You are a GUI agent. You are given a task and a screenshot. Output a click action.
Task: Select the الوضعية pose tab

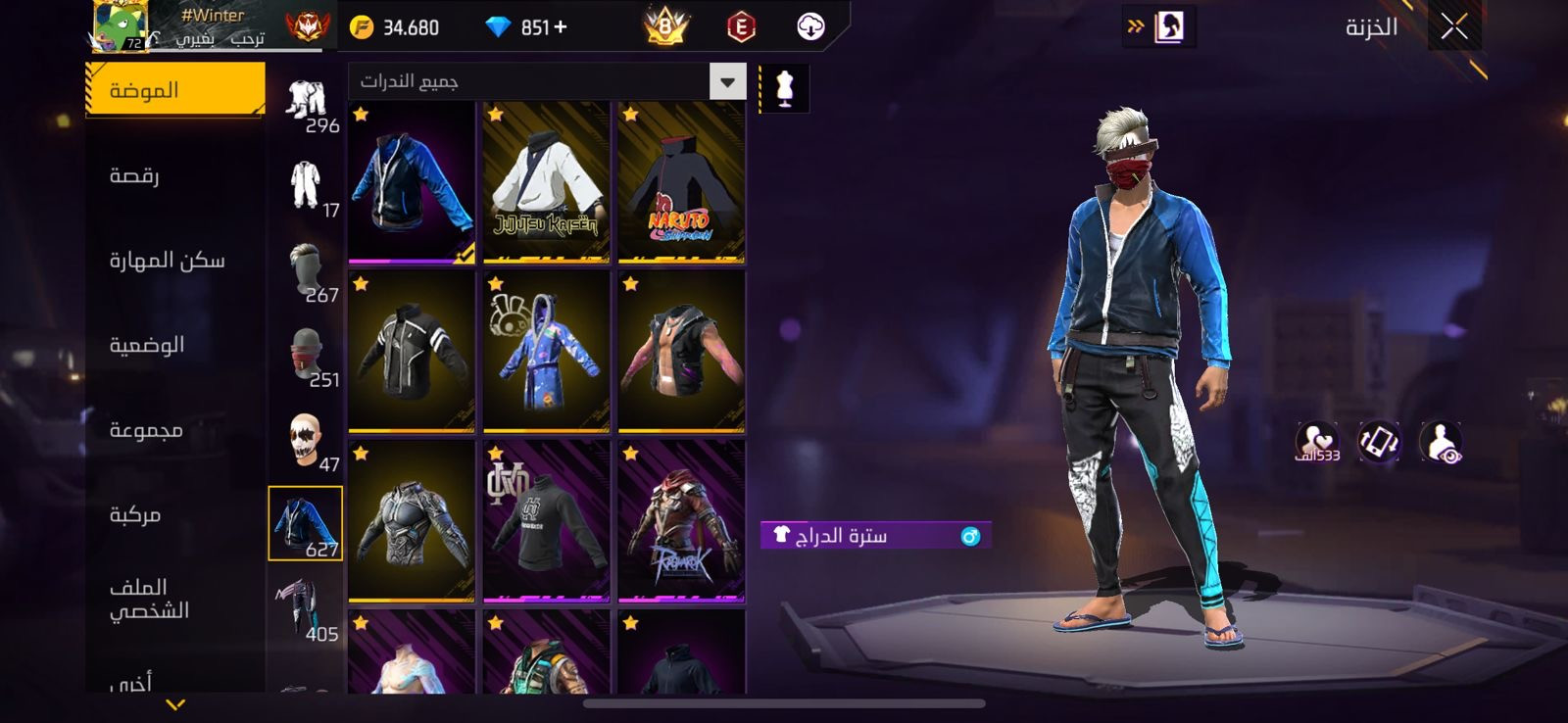click(x=174, y=345)
